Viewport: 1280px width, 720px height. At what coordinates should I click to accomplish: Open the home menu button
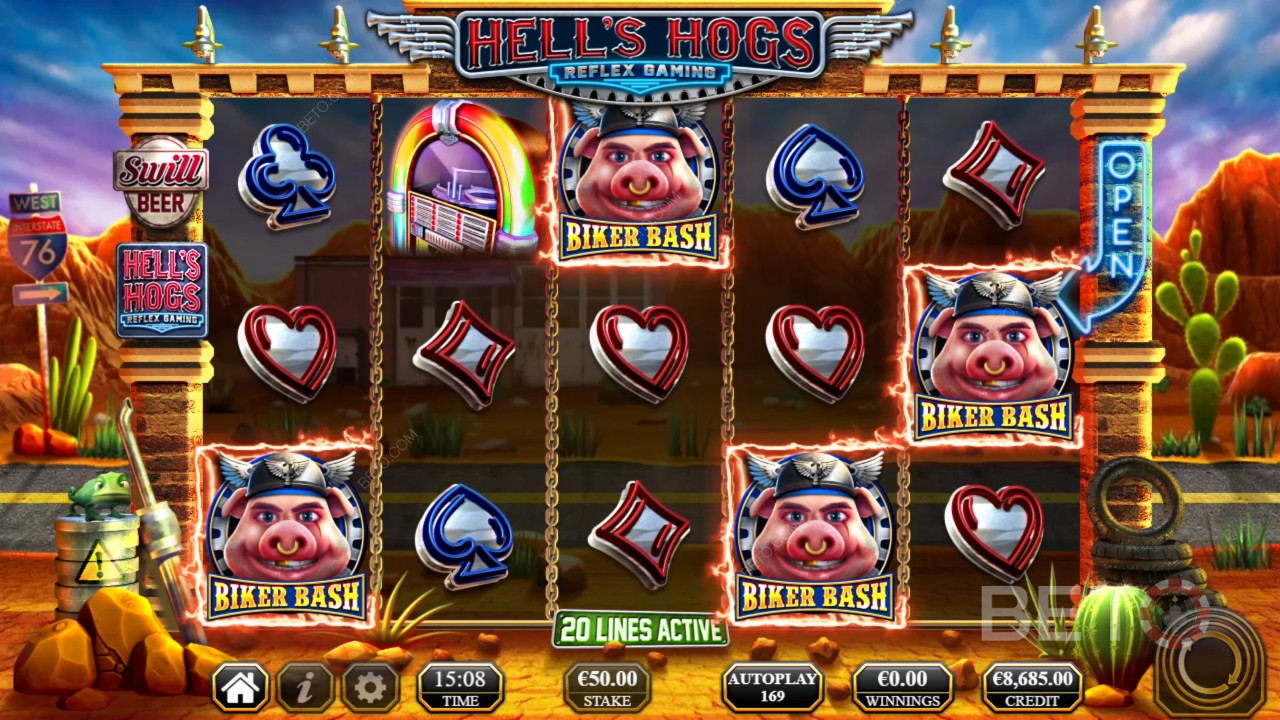240,687
